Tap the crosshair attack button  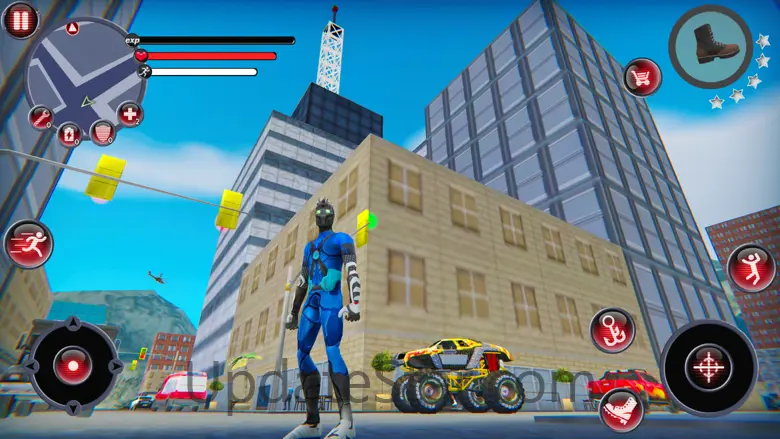tap(708, 367)
